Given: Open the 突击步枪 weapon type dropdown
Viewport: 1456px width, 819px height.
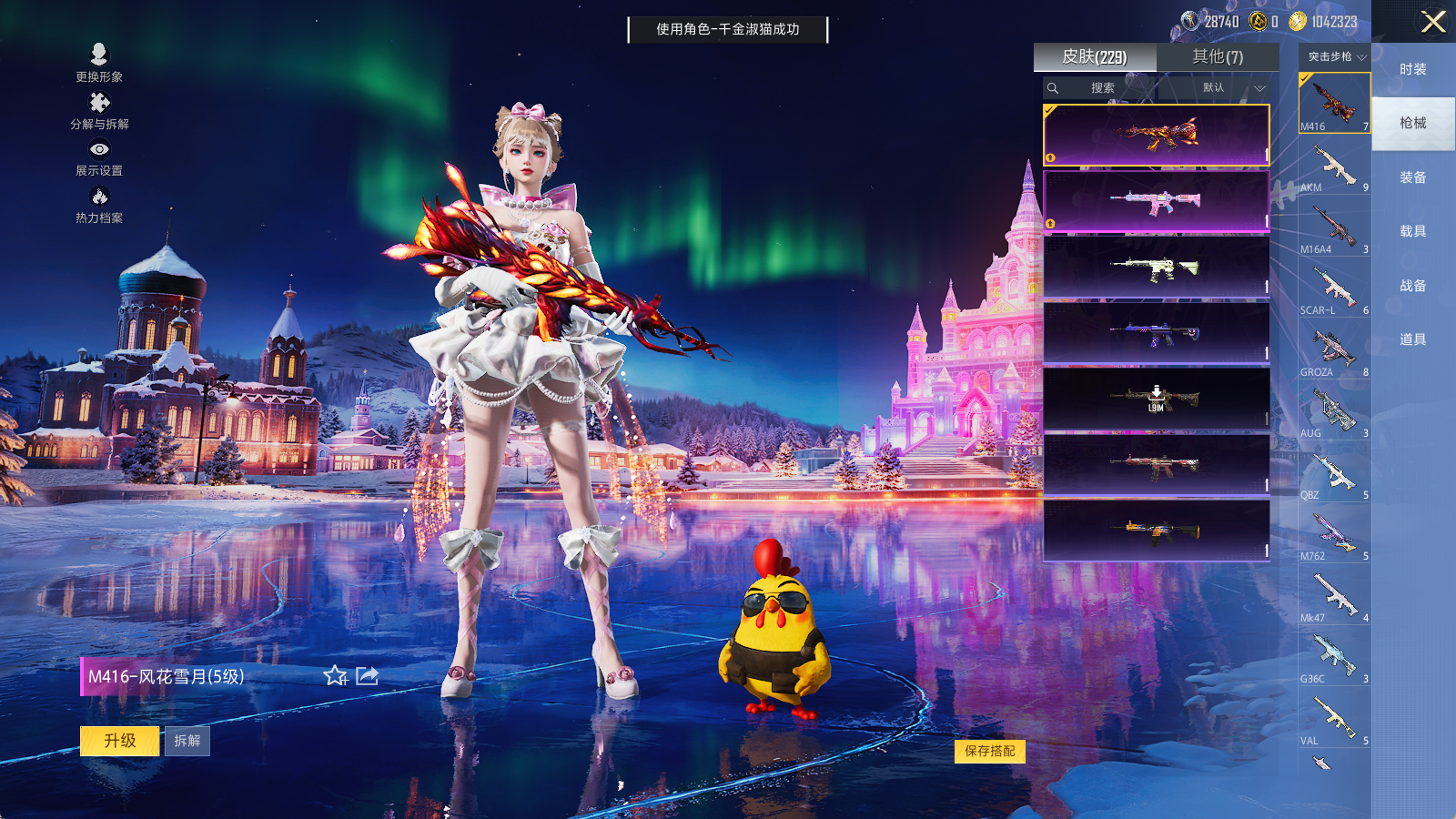Looking at the screenshot, I should (1336, 56).
